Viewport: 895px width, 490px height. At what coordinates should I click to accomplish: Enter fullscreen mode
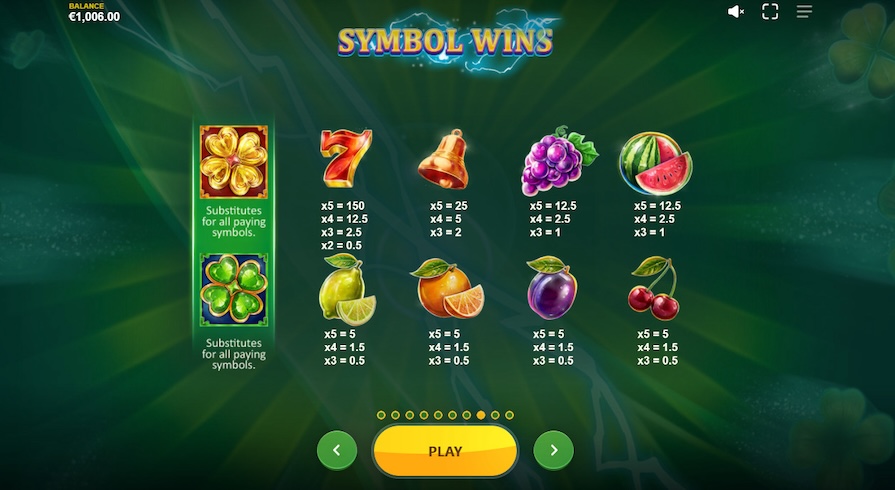pos(770,12)
